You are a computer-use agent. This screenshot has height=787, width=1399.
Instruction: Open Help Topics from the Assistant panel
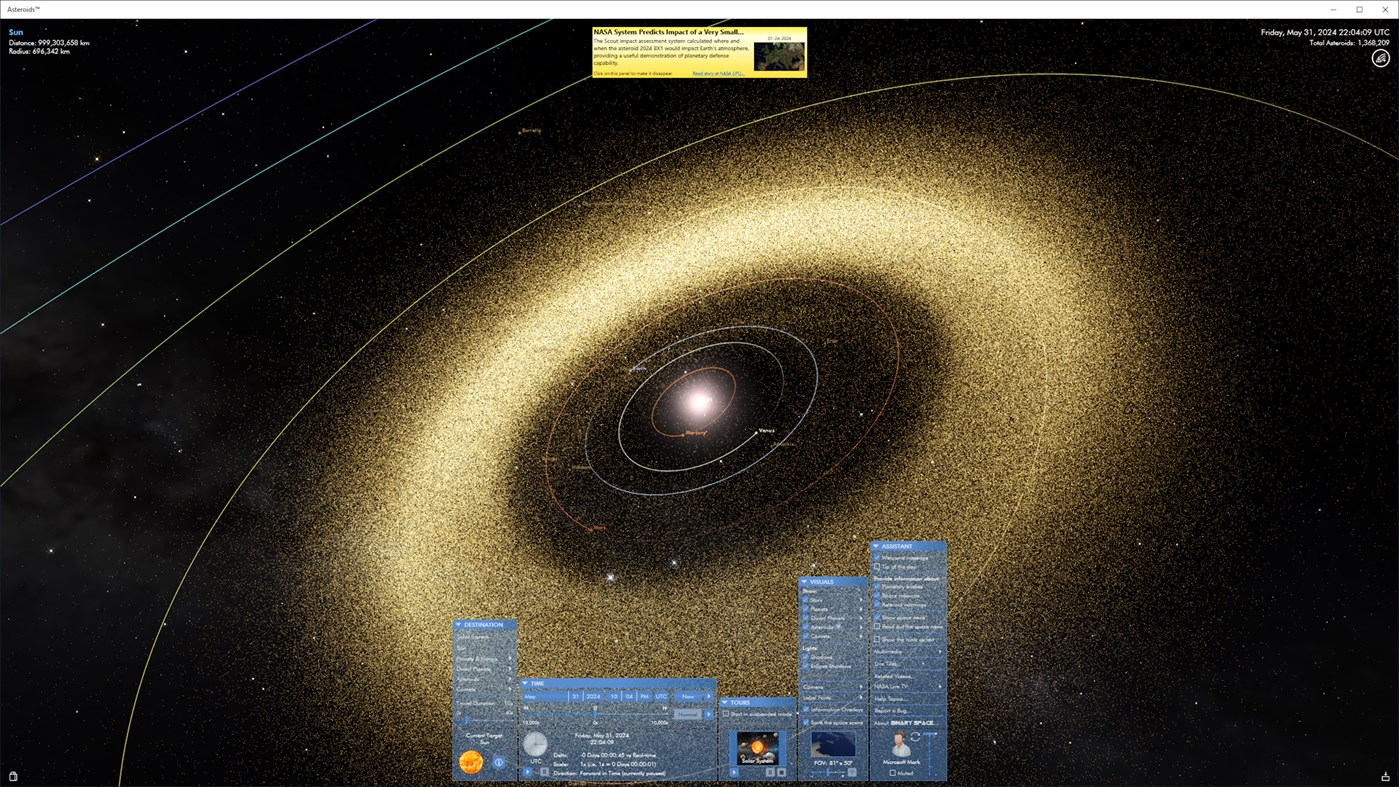tap(889, 699)
